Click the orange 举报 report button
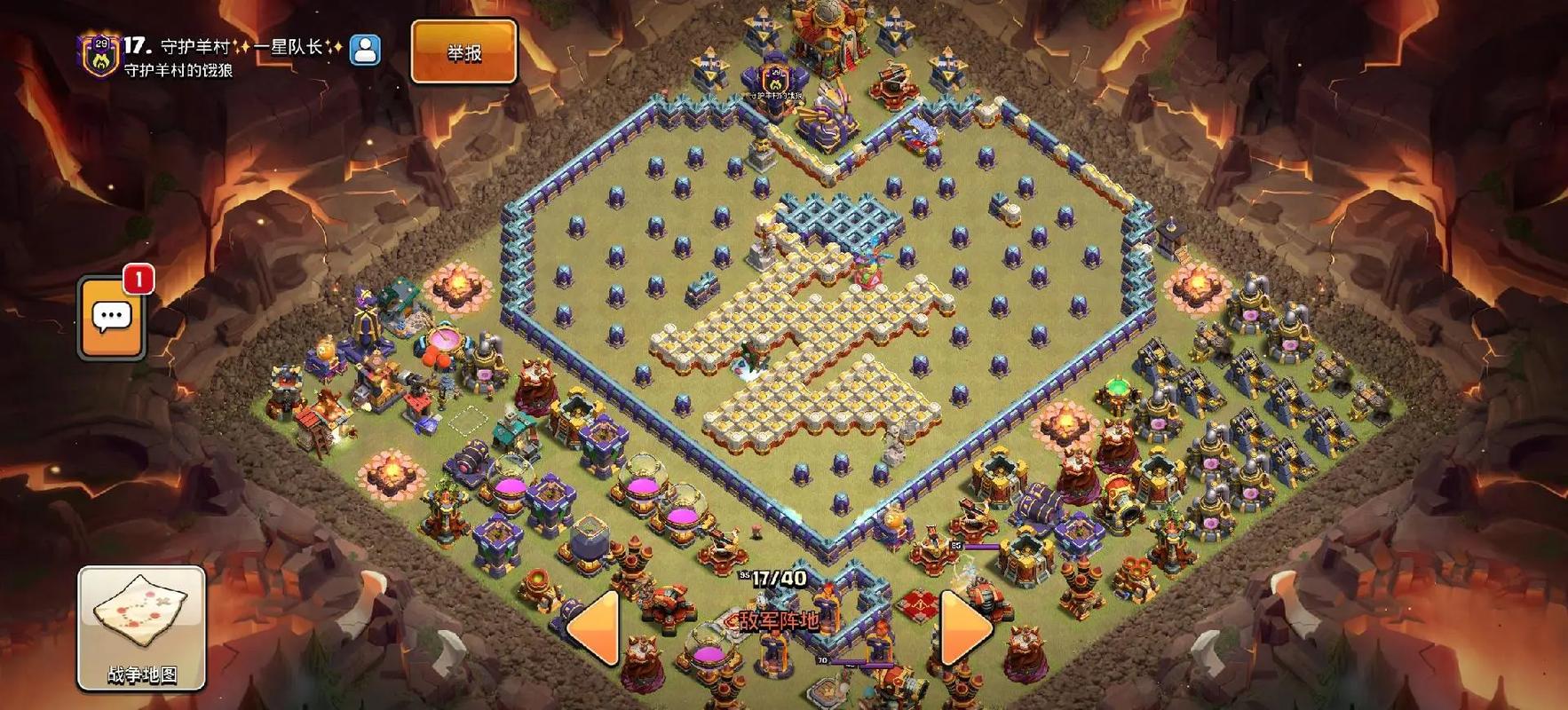Viewport: 1568px width, 710px height. [463, 52]
